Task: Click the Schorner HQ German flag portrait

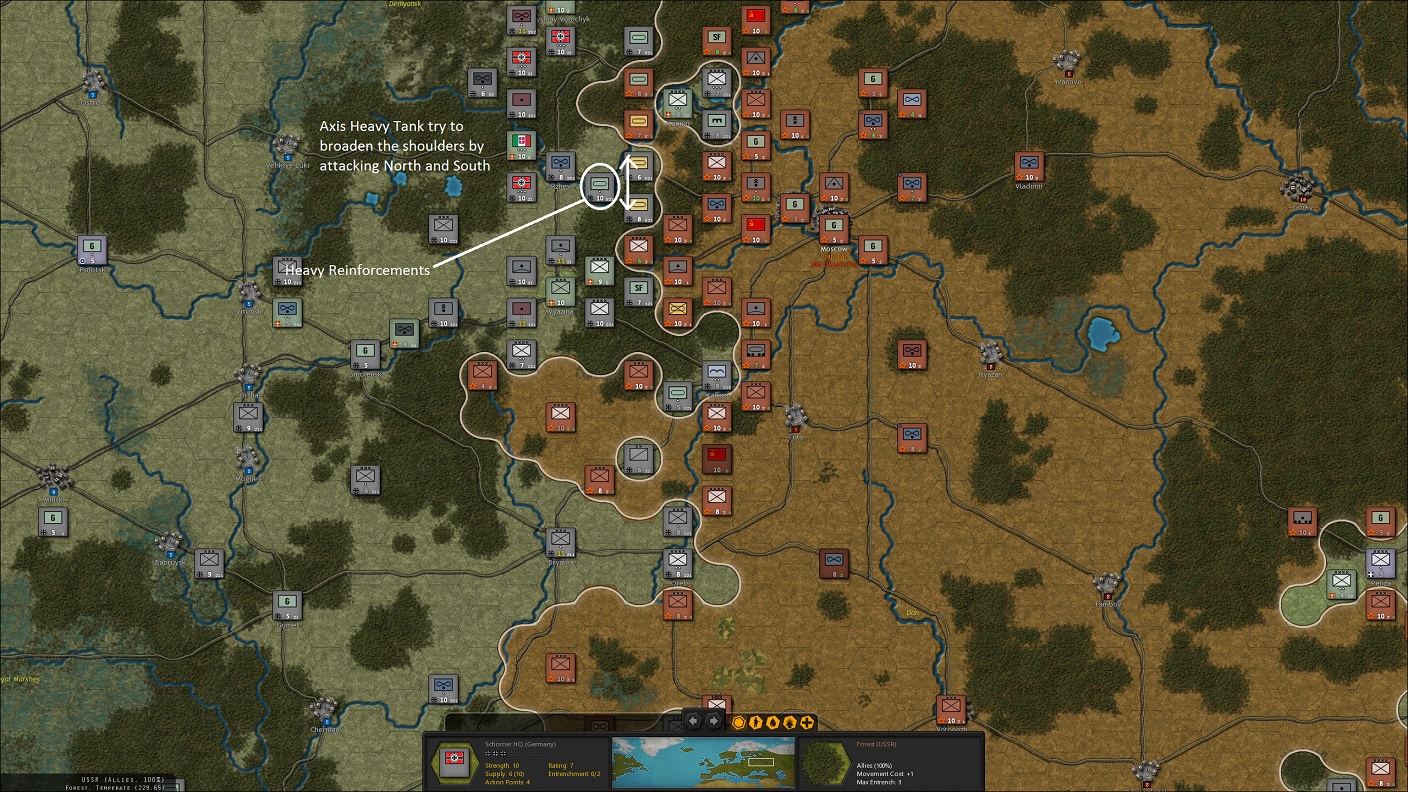Action: [x=455, y=762]
